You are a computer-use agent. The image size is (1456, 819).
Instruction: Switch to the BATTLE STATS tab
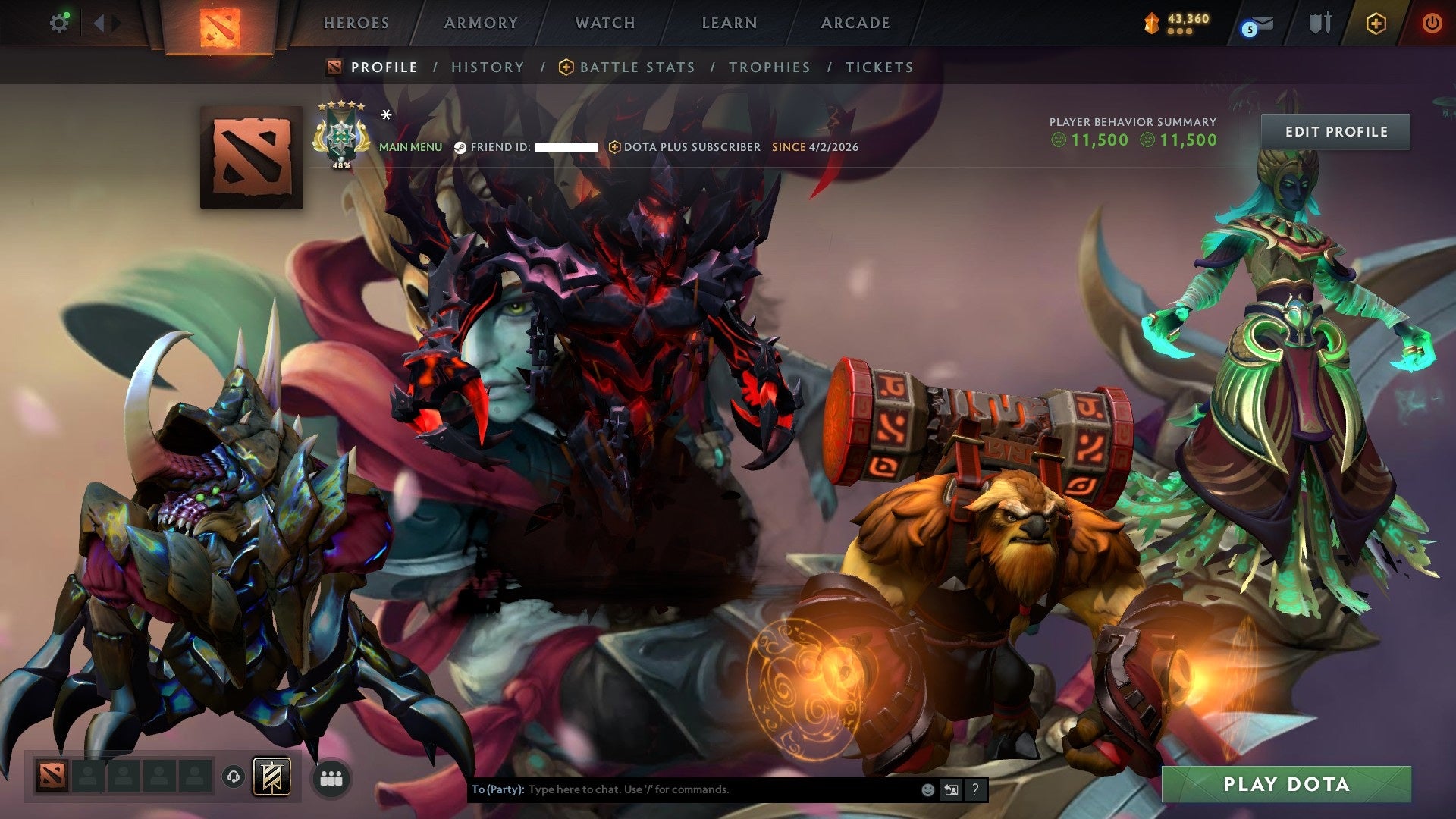635,67
